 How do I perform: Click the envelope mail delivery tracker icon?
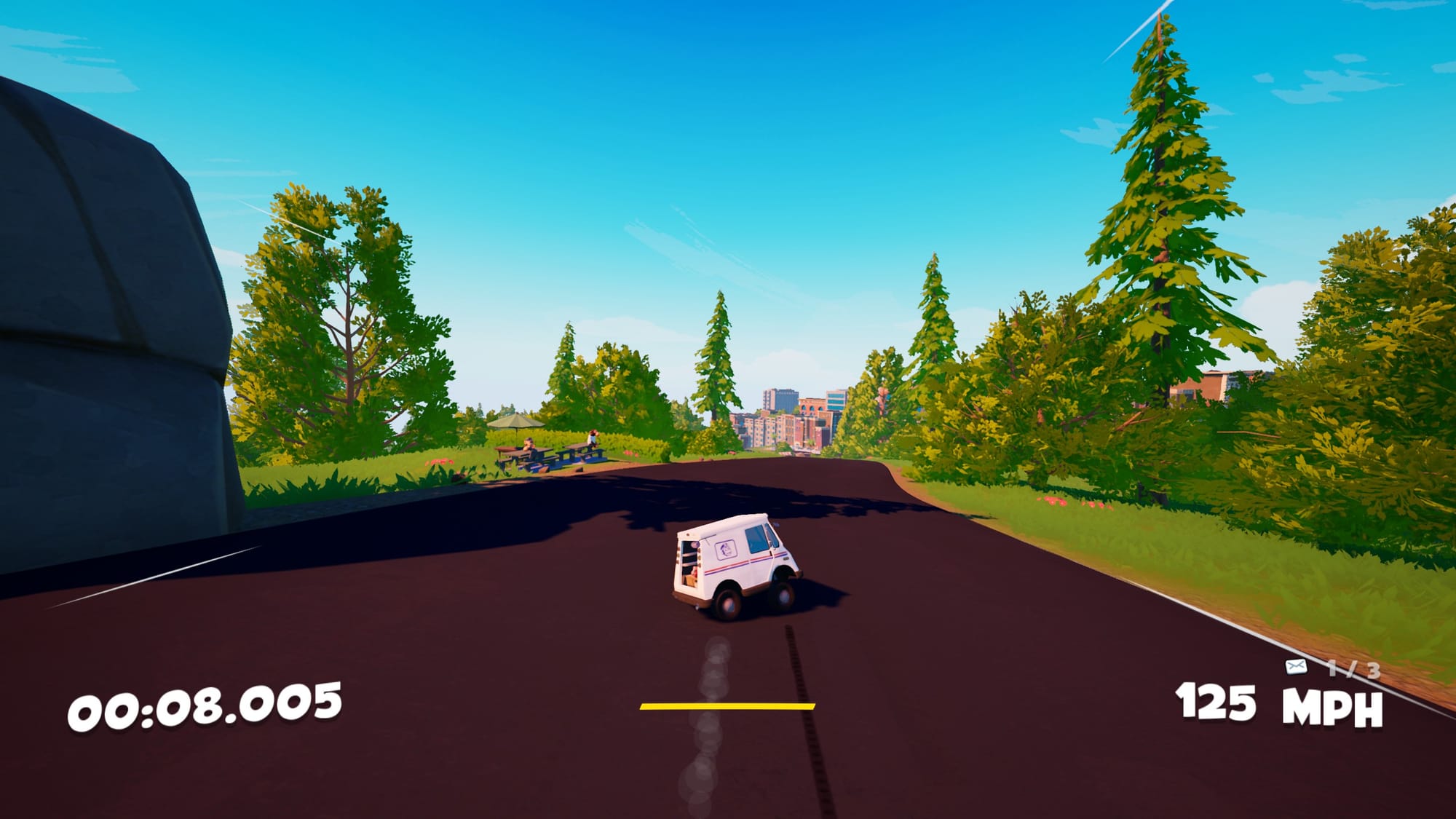[1296, 666]
